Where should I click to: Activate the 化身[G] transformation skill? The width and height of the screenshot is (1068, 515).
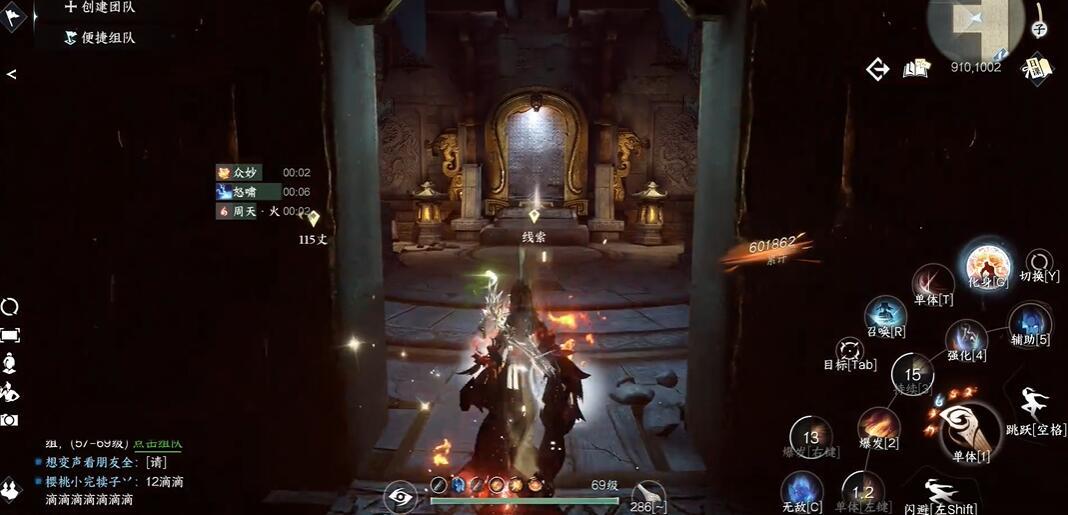[x=987, y=266]
